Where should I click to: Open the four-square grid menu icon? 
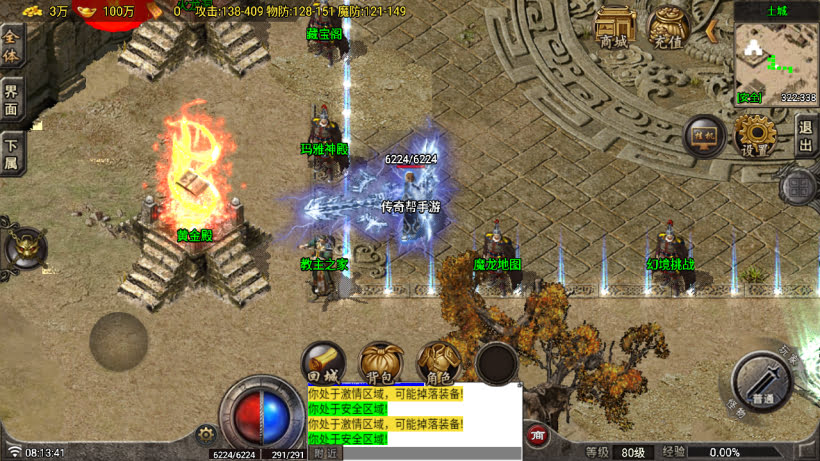point(799,186)
